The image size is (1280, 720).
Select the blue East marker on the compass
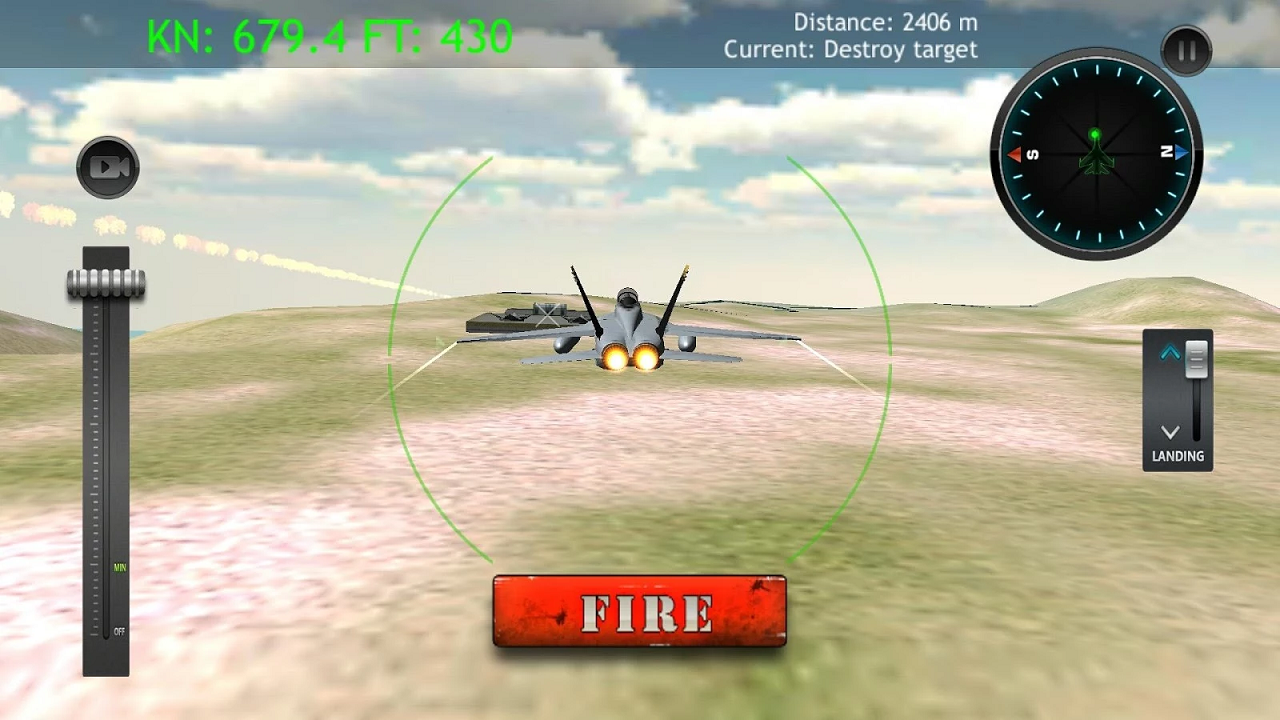tap(1181, 153)
